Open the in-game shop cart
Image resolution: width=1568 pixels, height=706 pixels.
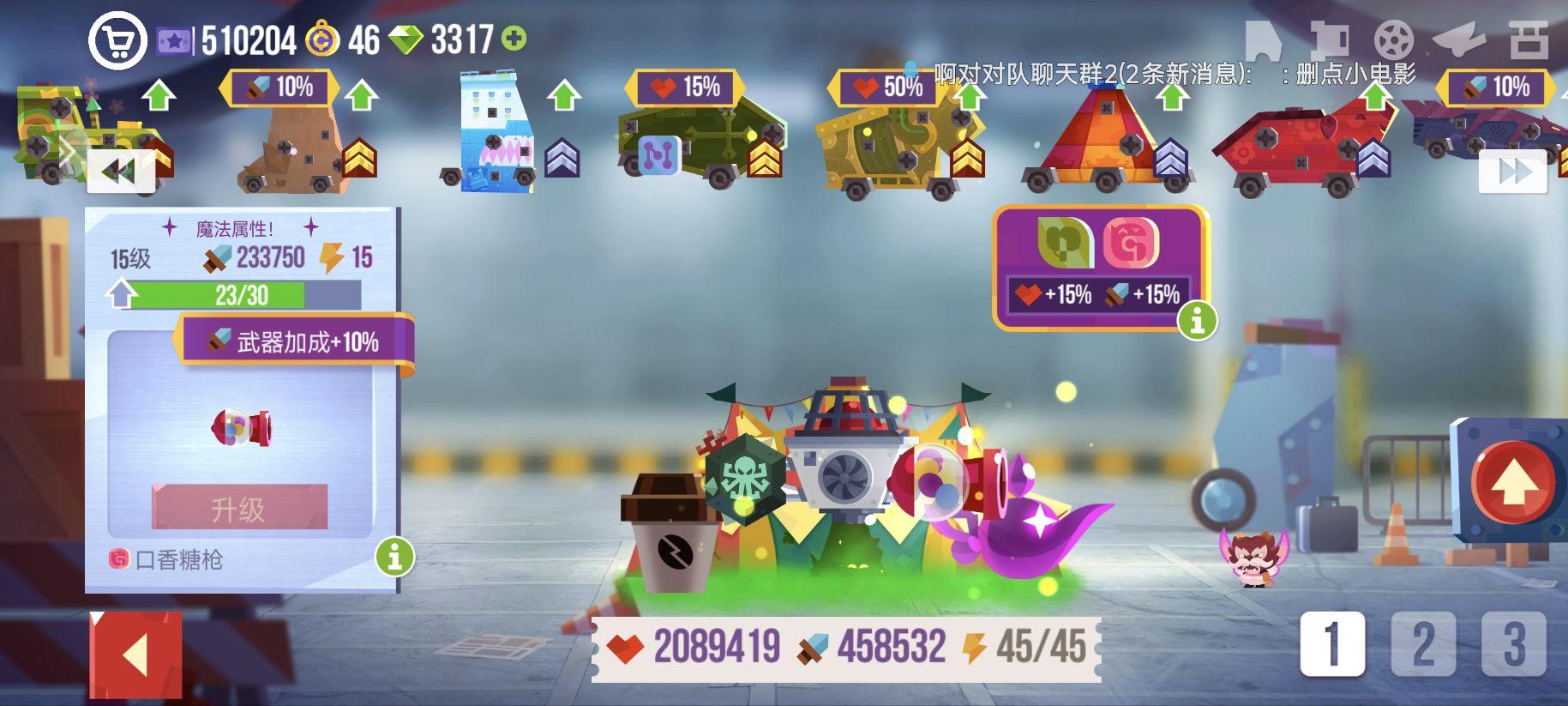(121, 39)
